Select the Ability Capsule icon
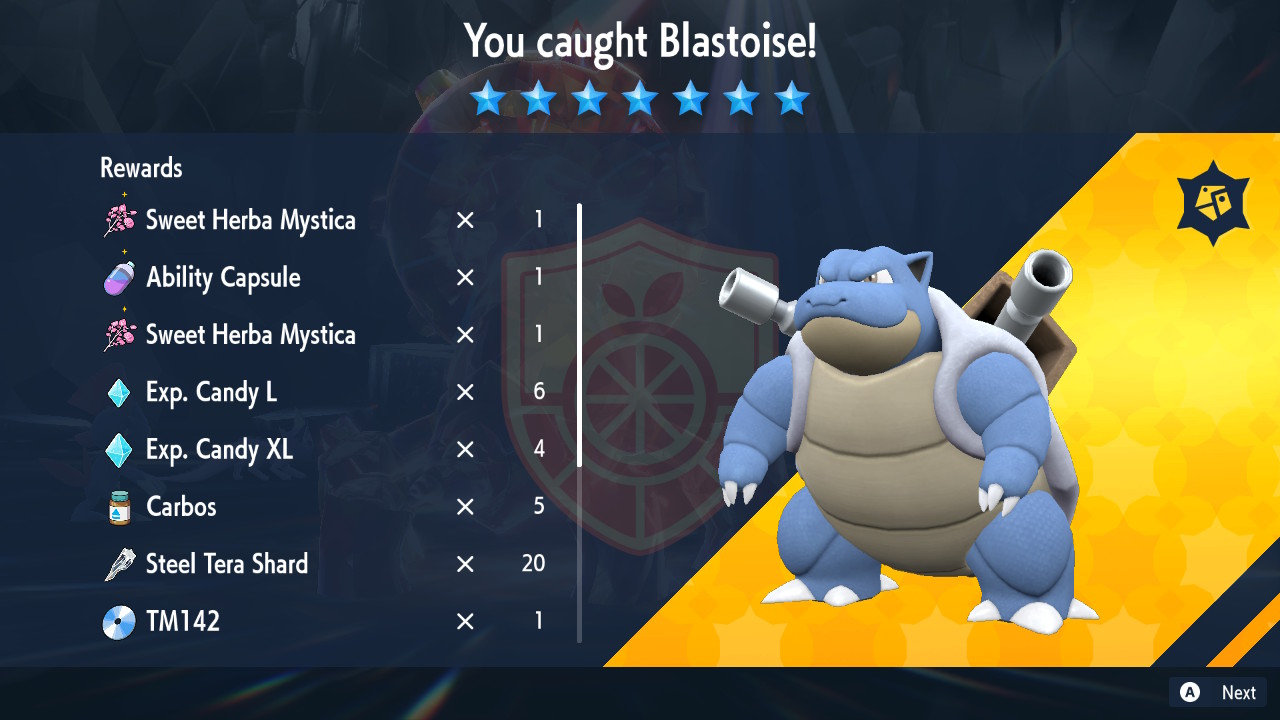This screenshot has height=720, width=1280. coord(120,277)
